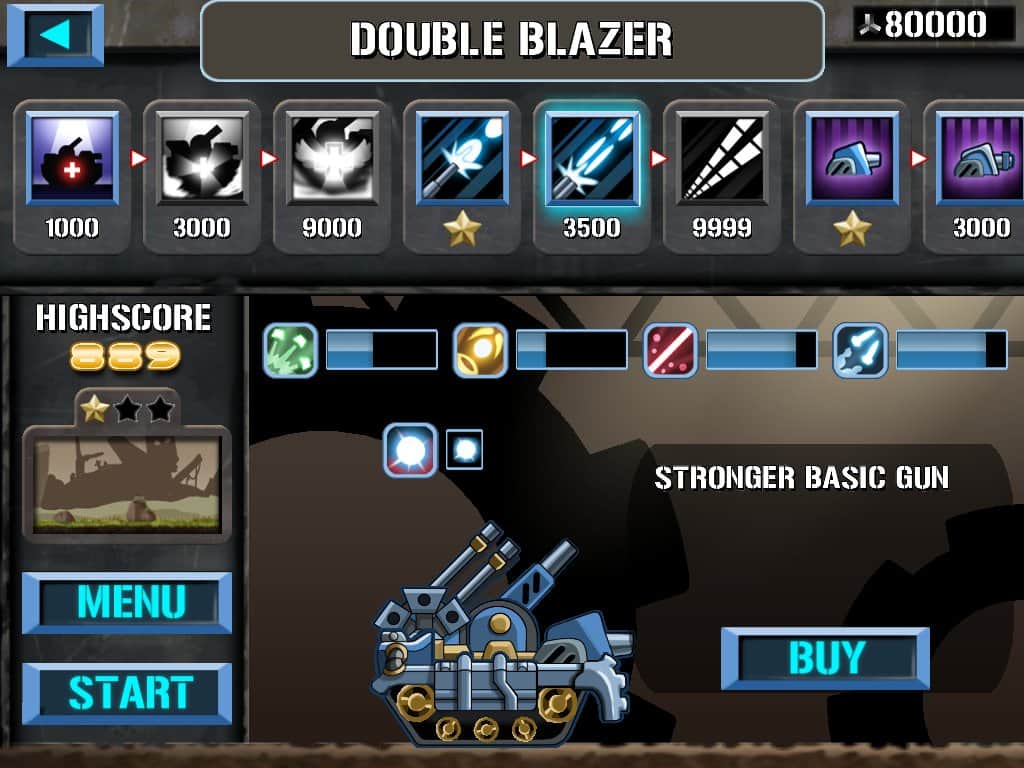The width and height of the screenshot is (1024, 768).
Task: Start the level
Action: (127, 693)
